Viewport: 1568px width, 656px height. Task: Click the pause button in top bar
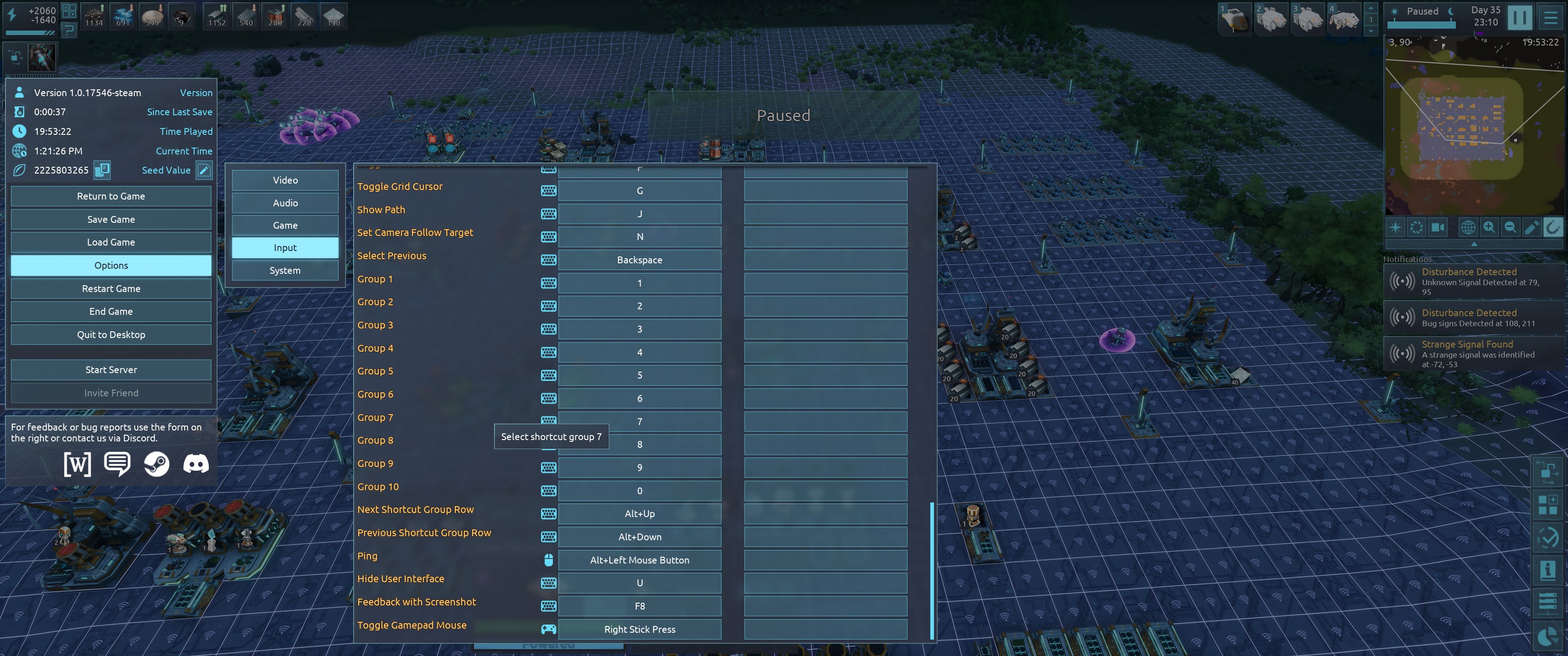[1519, 17]
